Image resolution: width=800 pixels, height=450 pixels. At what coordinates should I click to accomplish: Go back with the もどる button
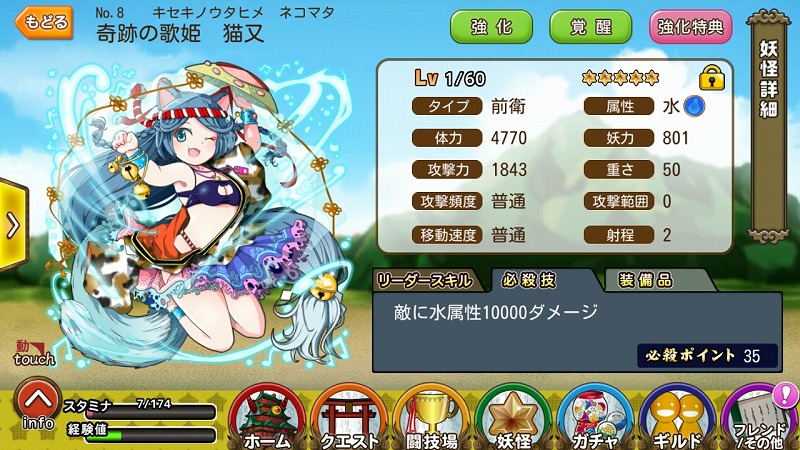[45, 23]
